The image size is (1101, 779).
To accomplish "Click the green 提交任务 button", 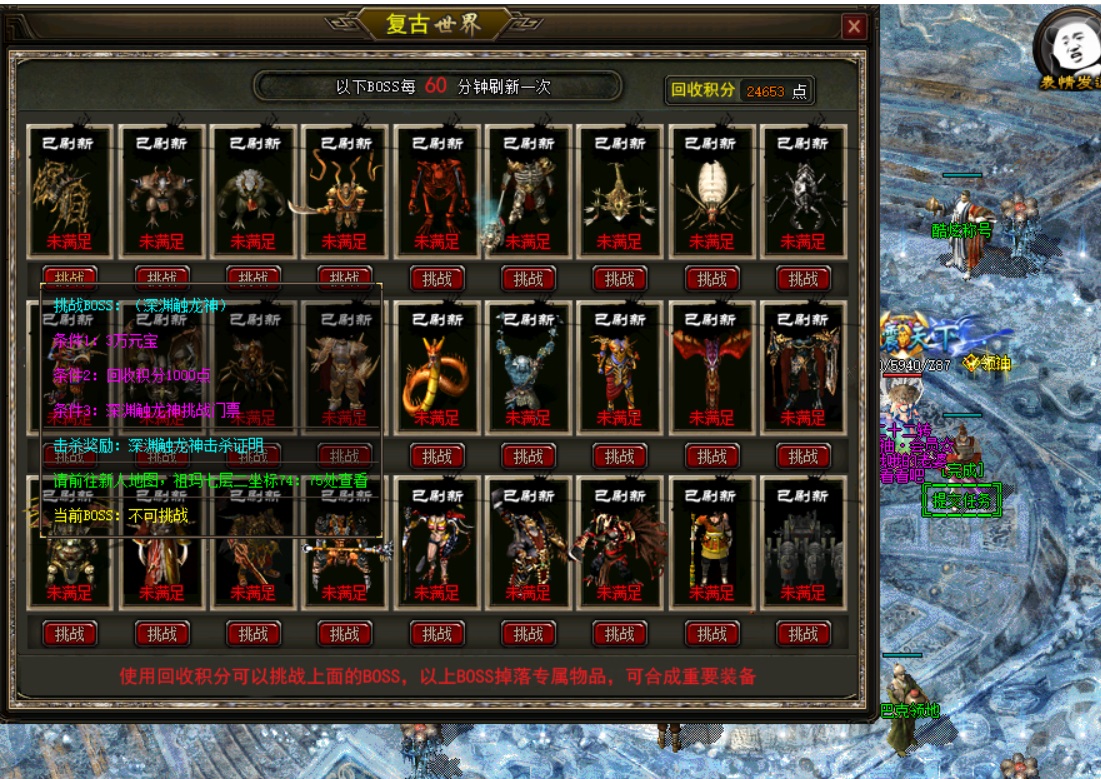I will click(961, 501).
